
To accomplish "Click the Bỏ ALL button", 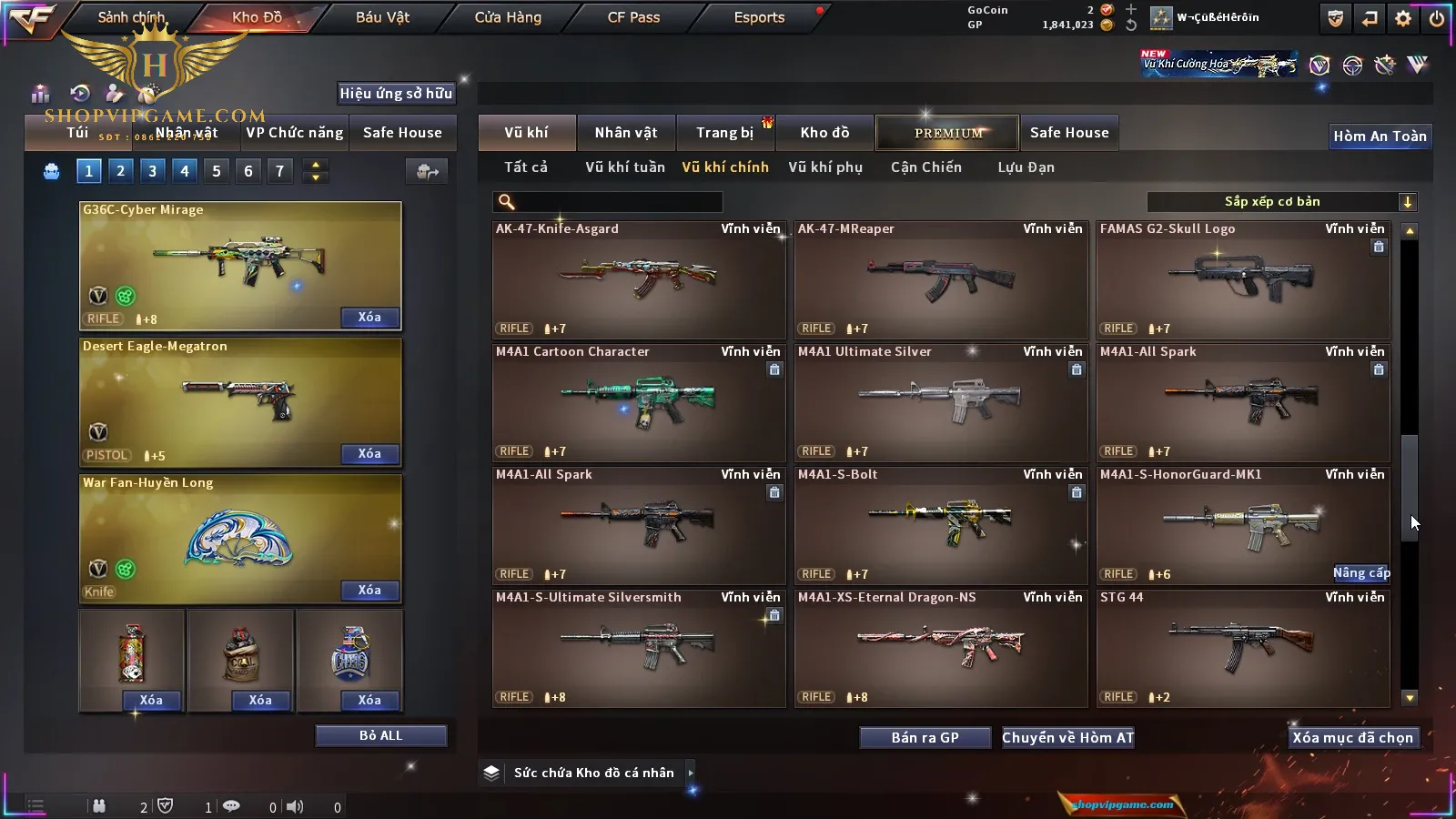I will (380, 735).
